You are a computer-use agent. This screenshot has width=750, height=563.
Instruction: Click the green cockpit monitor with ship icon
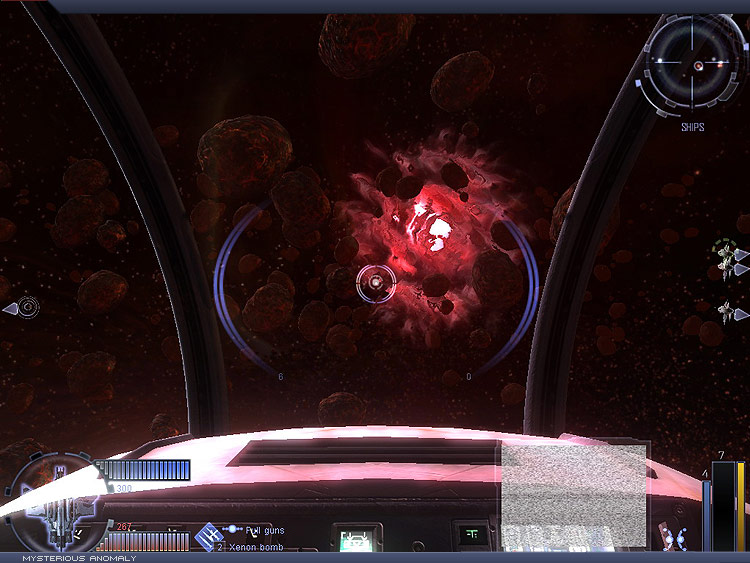[354, 540]
